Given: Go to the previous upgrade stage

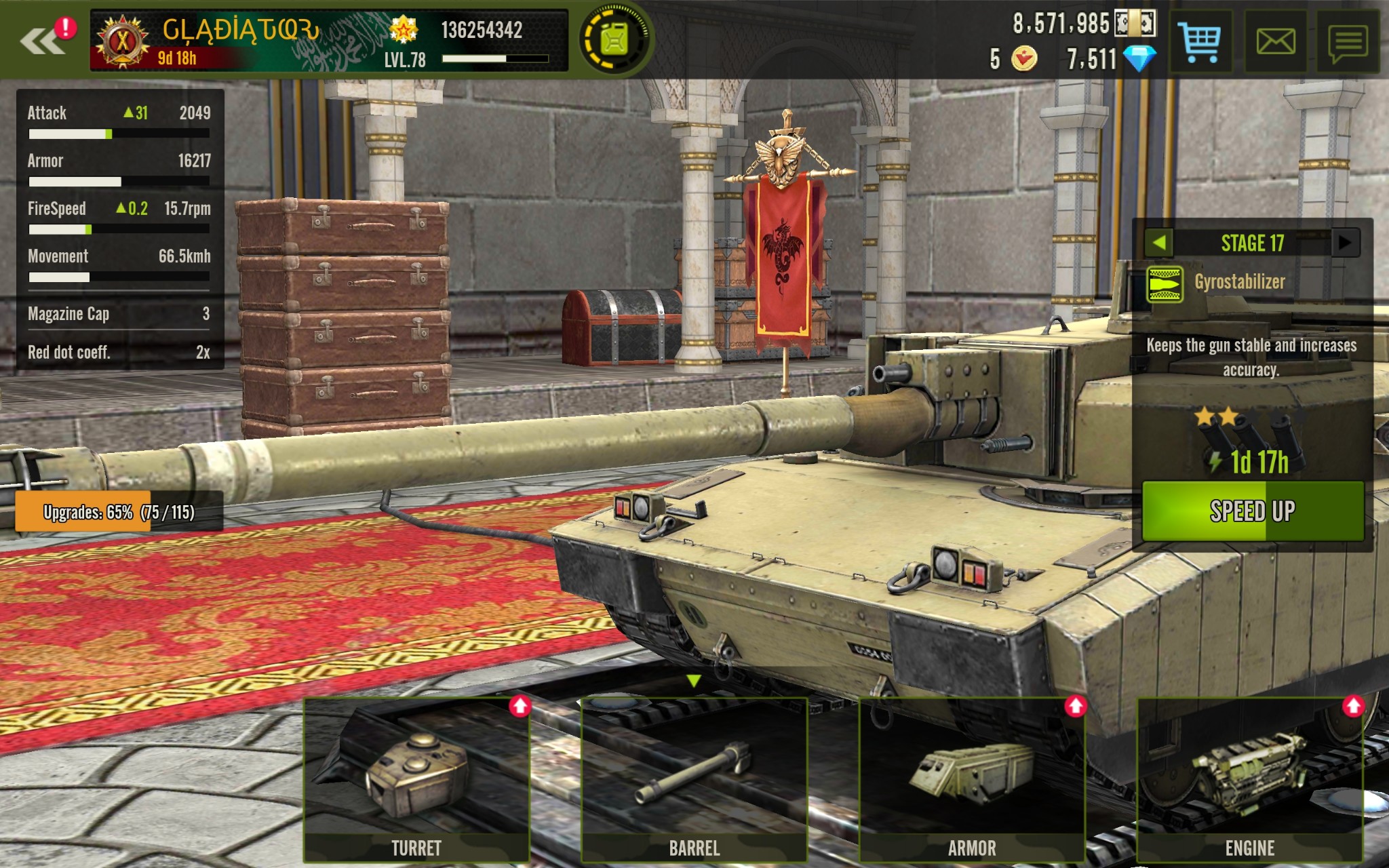Looking at the screenshot, I should point(1159,243).
